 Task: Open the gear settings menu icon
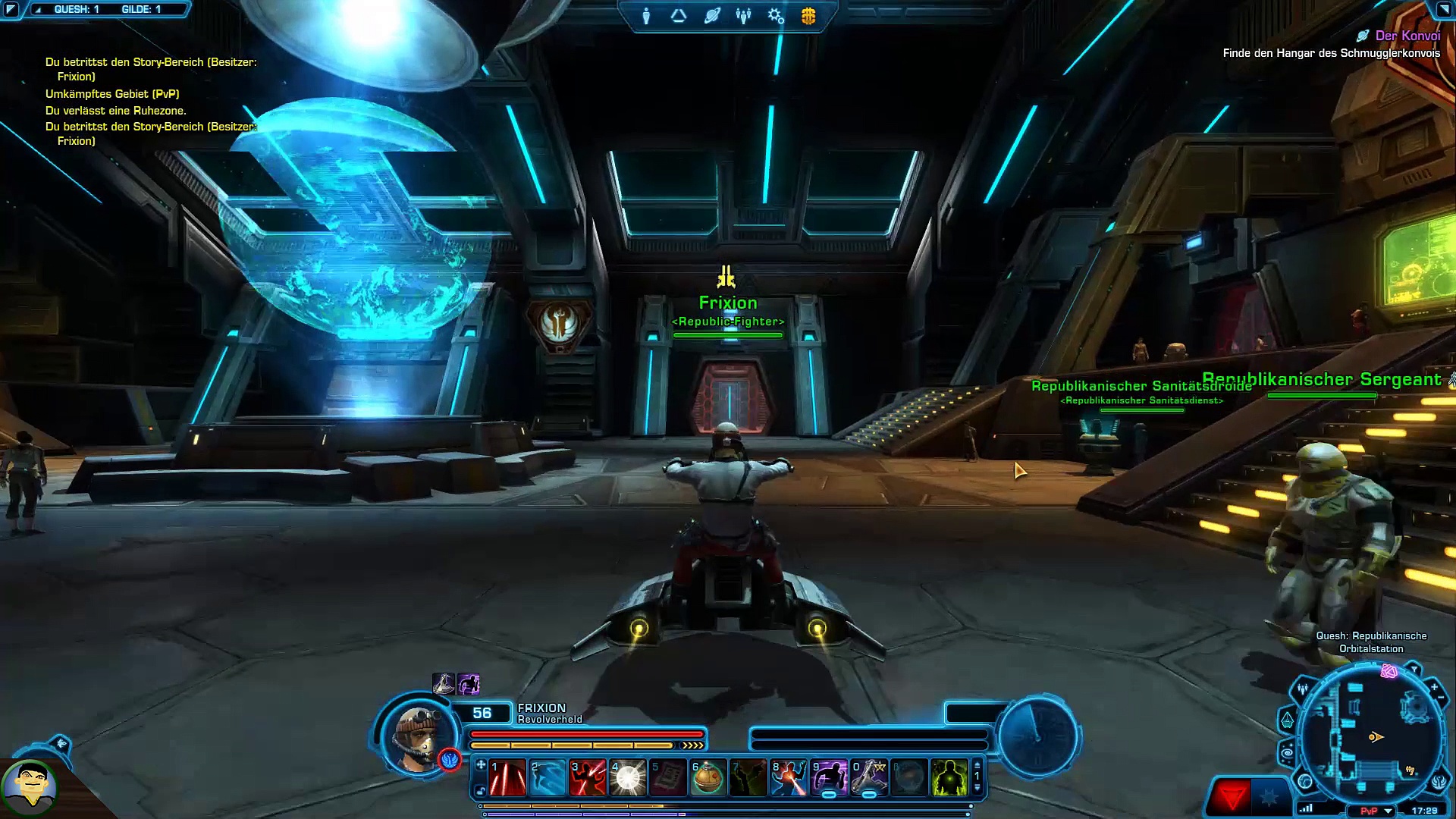(x=776, y=16)
